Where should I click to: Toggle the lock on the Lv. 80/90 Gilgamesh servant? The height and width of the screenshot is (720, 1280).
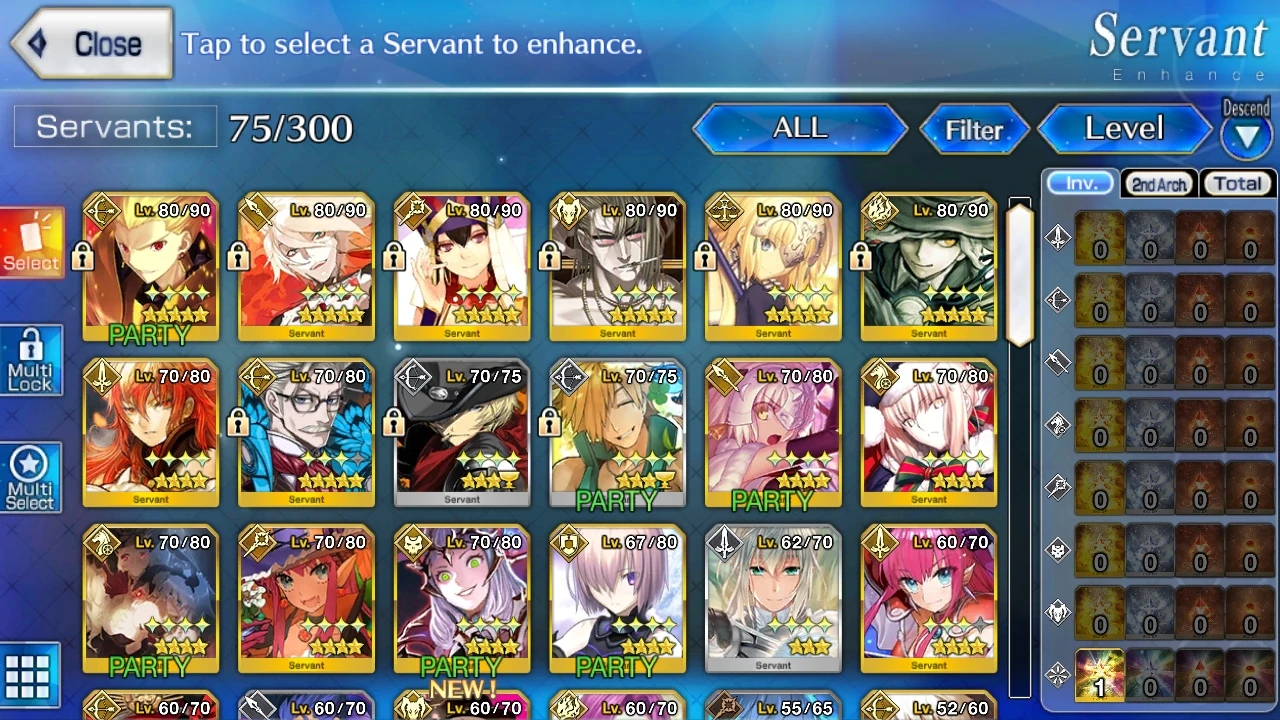click(x=82, y=256)
